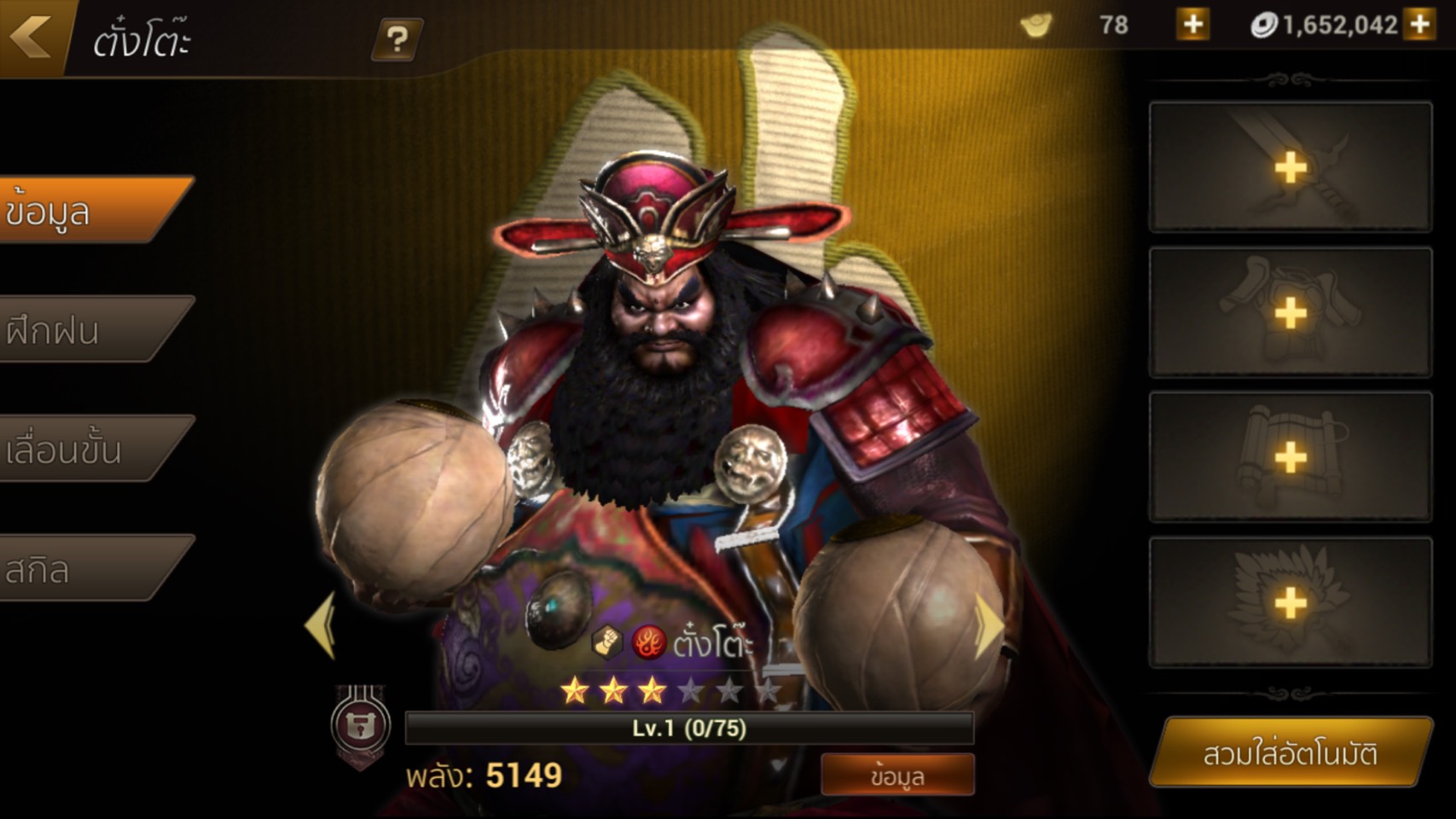Add more gold ingots with plus

pos(1192,25)
